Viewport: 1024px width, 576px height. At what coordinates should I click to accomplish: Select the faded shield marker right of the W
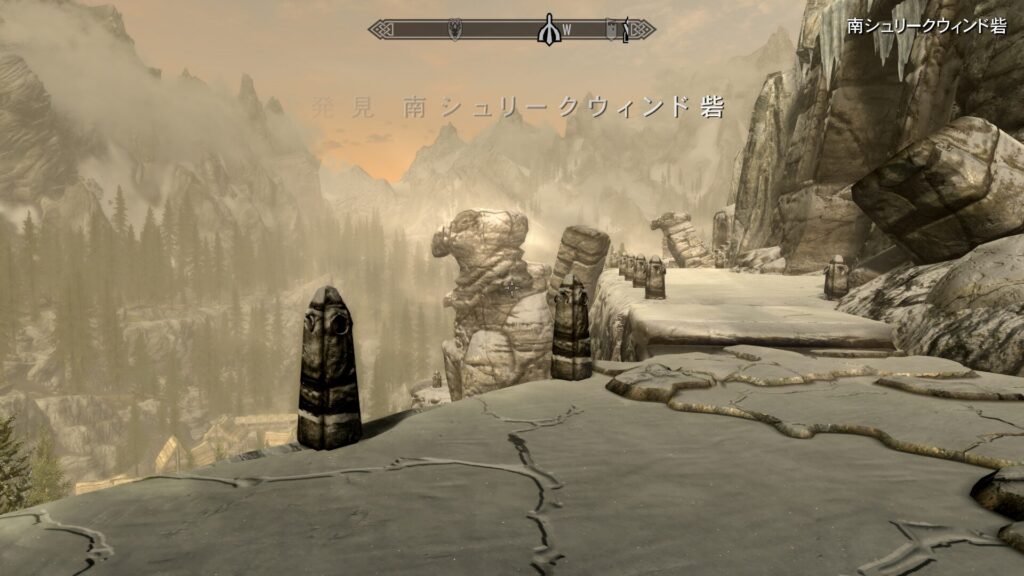[612, 30]
